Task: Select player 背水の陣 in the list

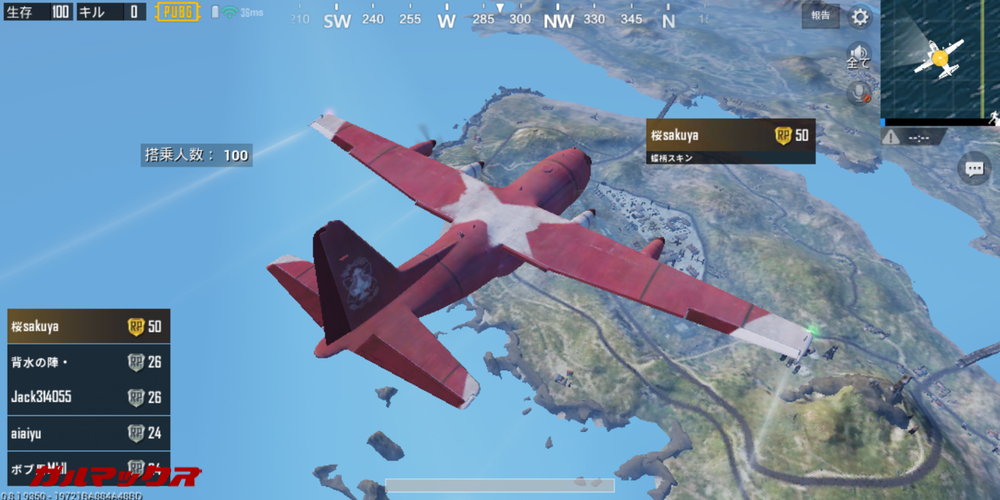Action: [88, 362]
